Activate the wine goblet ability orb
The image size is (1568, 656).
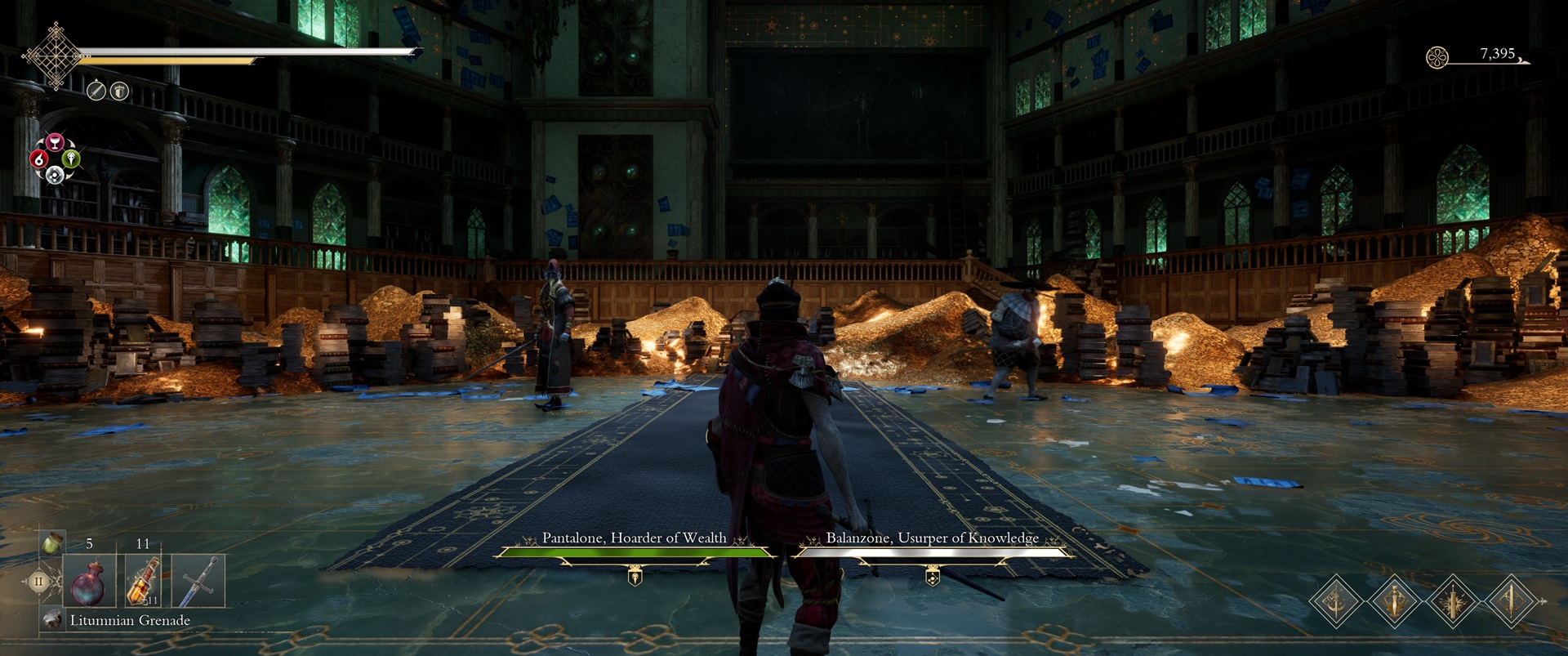[x=55, y=143]
